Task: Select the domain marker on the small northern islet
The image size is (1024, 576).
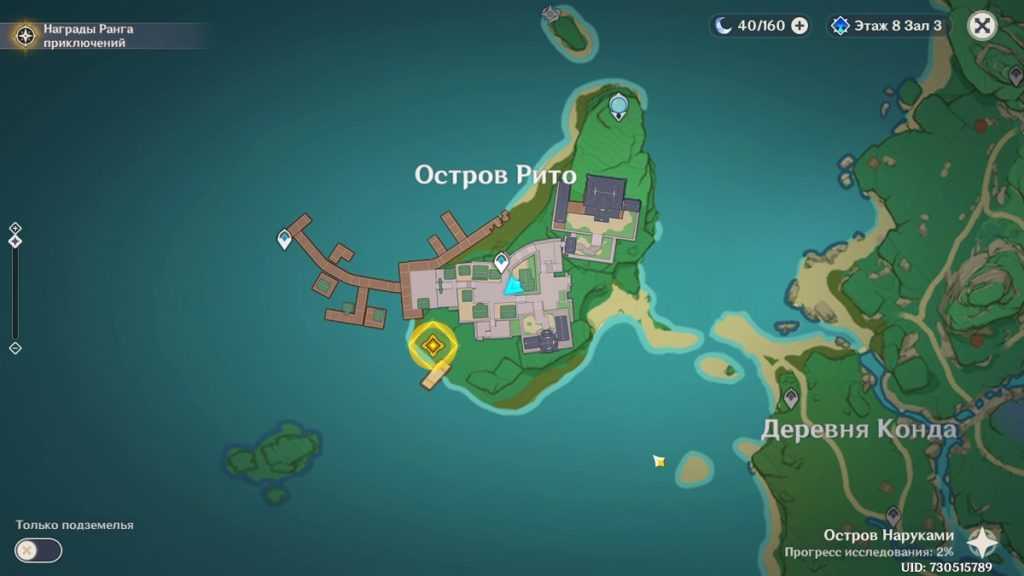Action: (551, 13)
